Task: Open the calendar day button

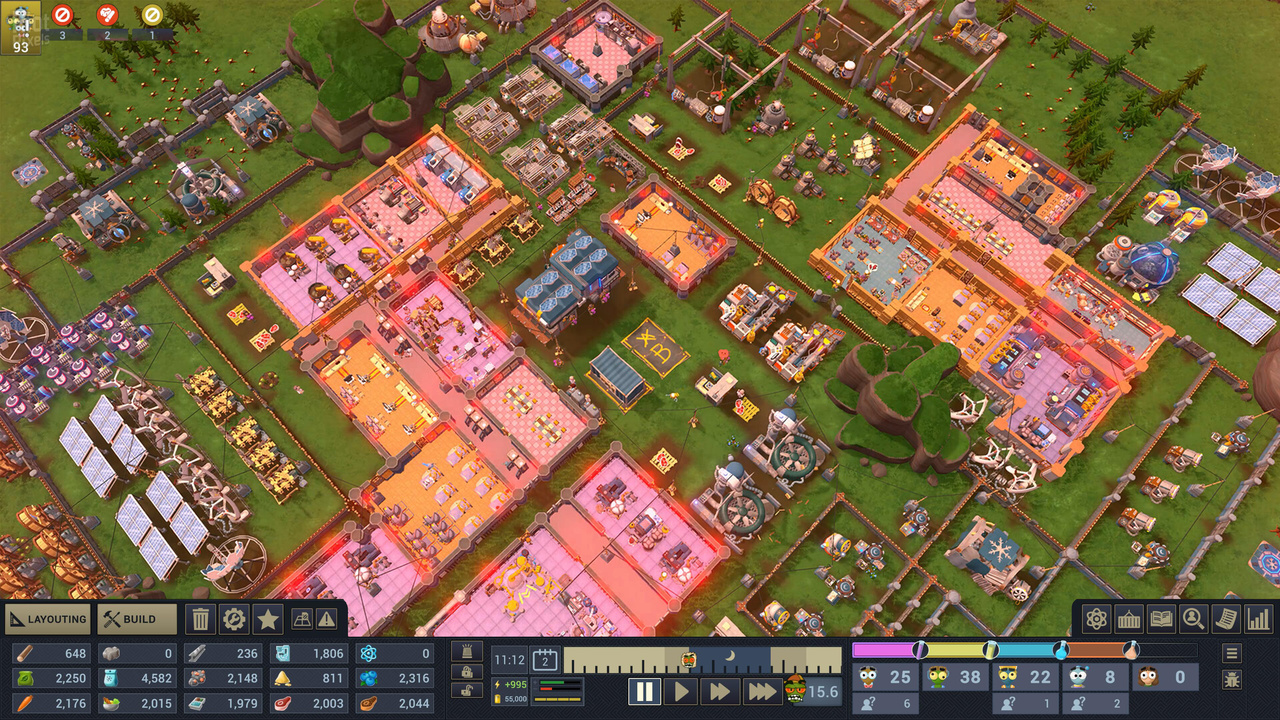Action: 545,659
